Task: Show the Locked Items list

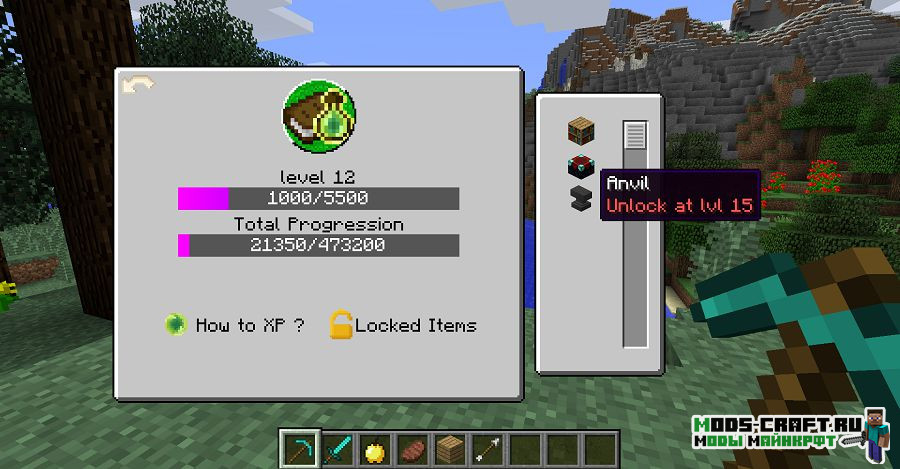Action: click(404, 325)
